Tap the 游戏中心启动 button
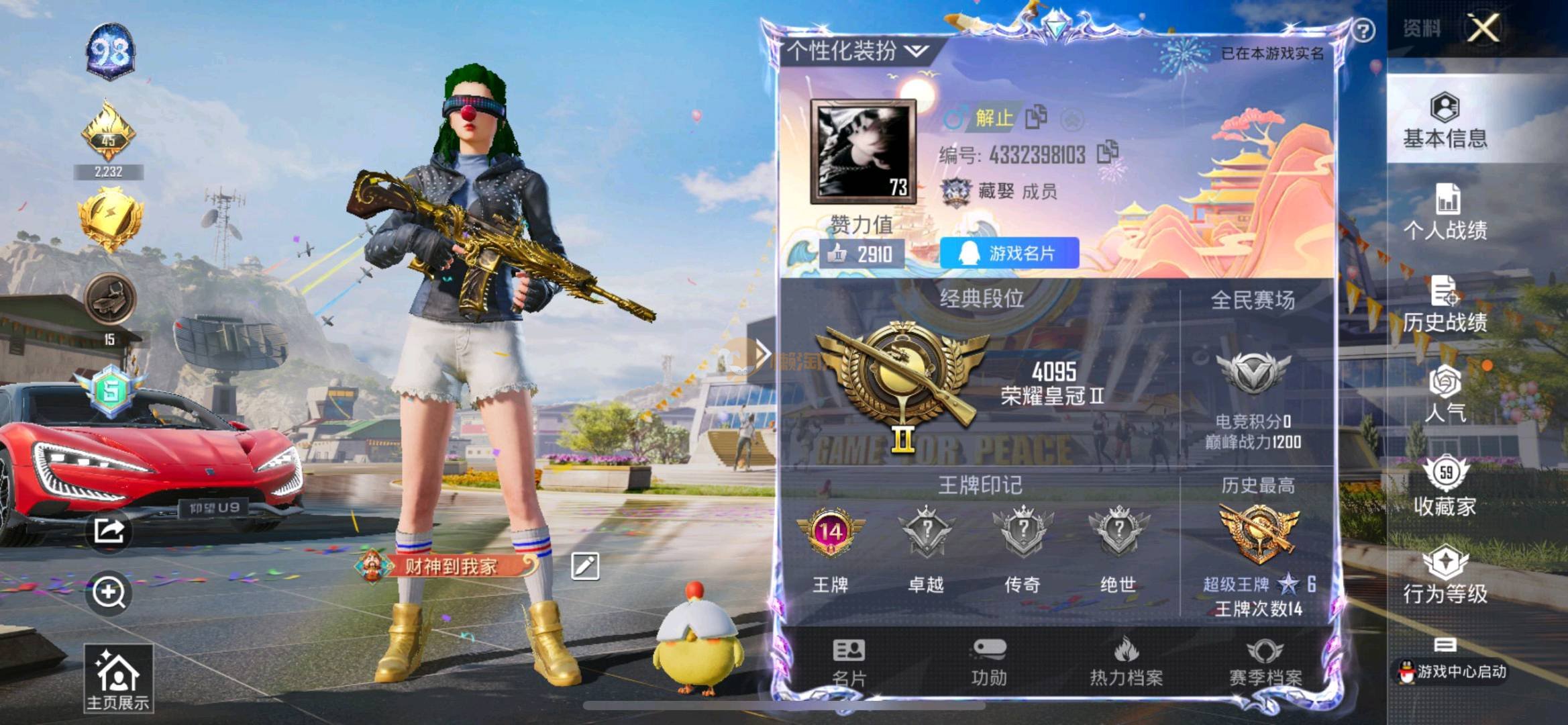 pyautogui.click(x=1452, y=670)
